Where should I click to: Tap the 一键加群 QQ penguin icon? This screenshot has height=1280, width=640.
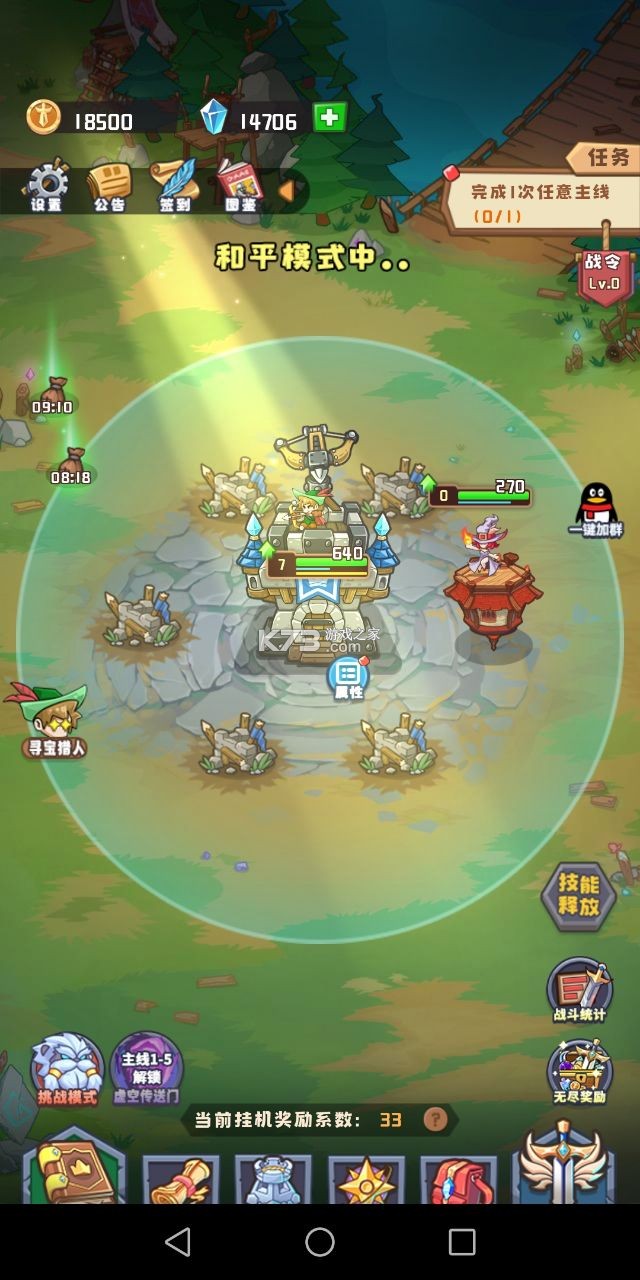tap(597, 508)
